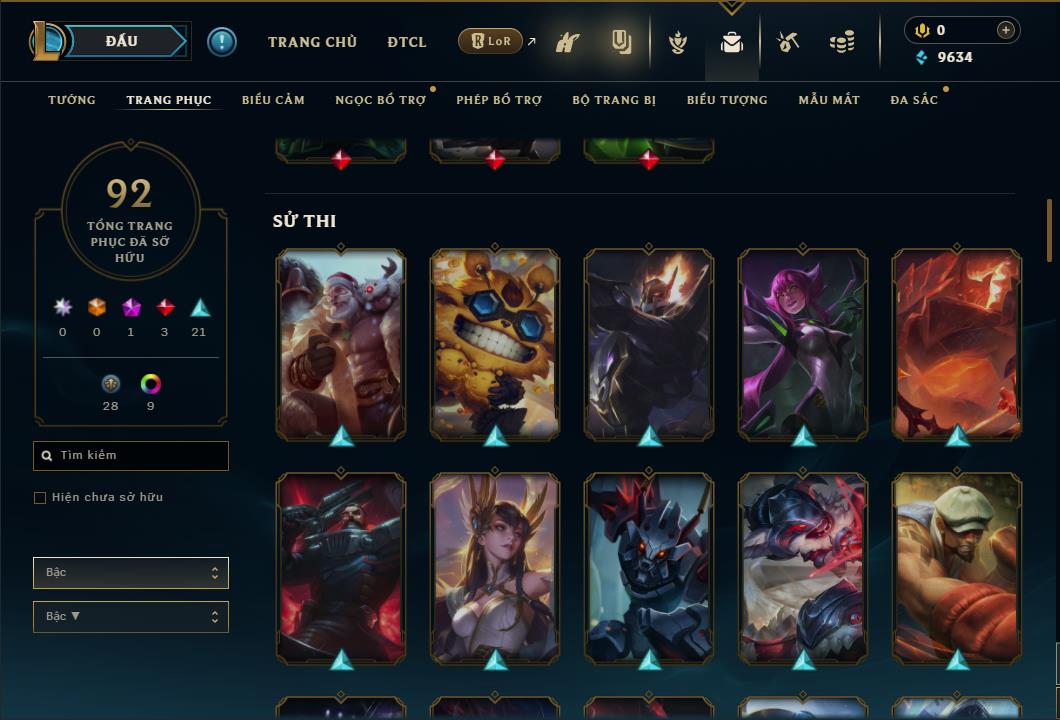Open the BIỂU TƯỢNG tab
Image resolution: width=1060 pixels, height=720 pixels.
(x=727, y=100)
